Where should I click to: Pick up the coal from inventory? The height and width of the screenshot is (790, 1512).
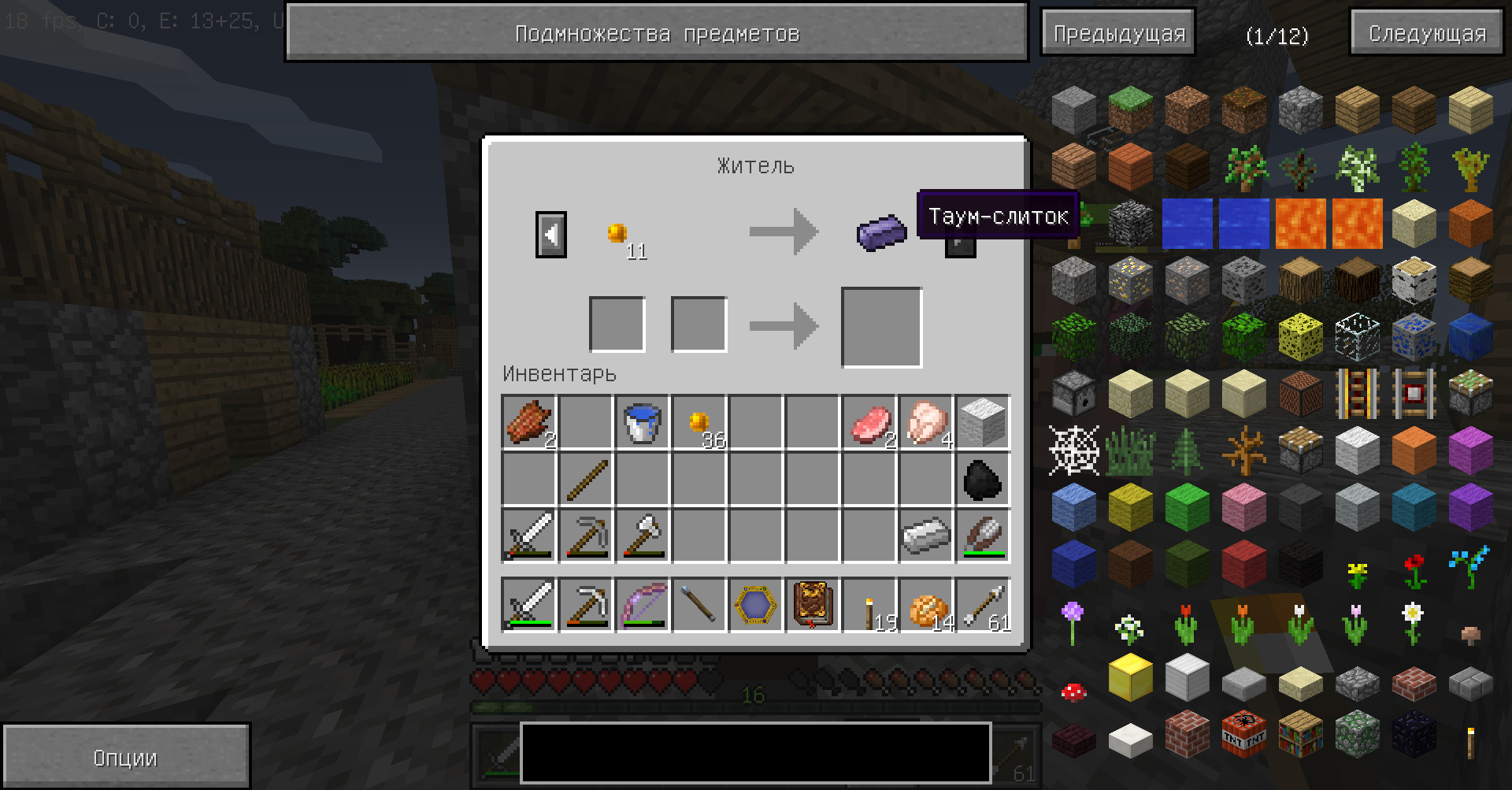982,480
